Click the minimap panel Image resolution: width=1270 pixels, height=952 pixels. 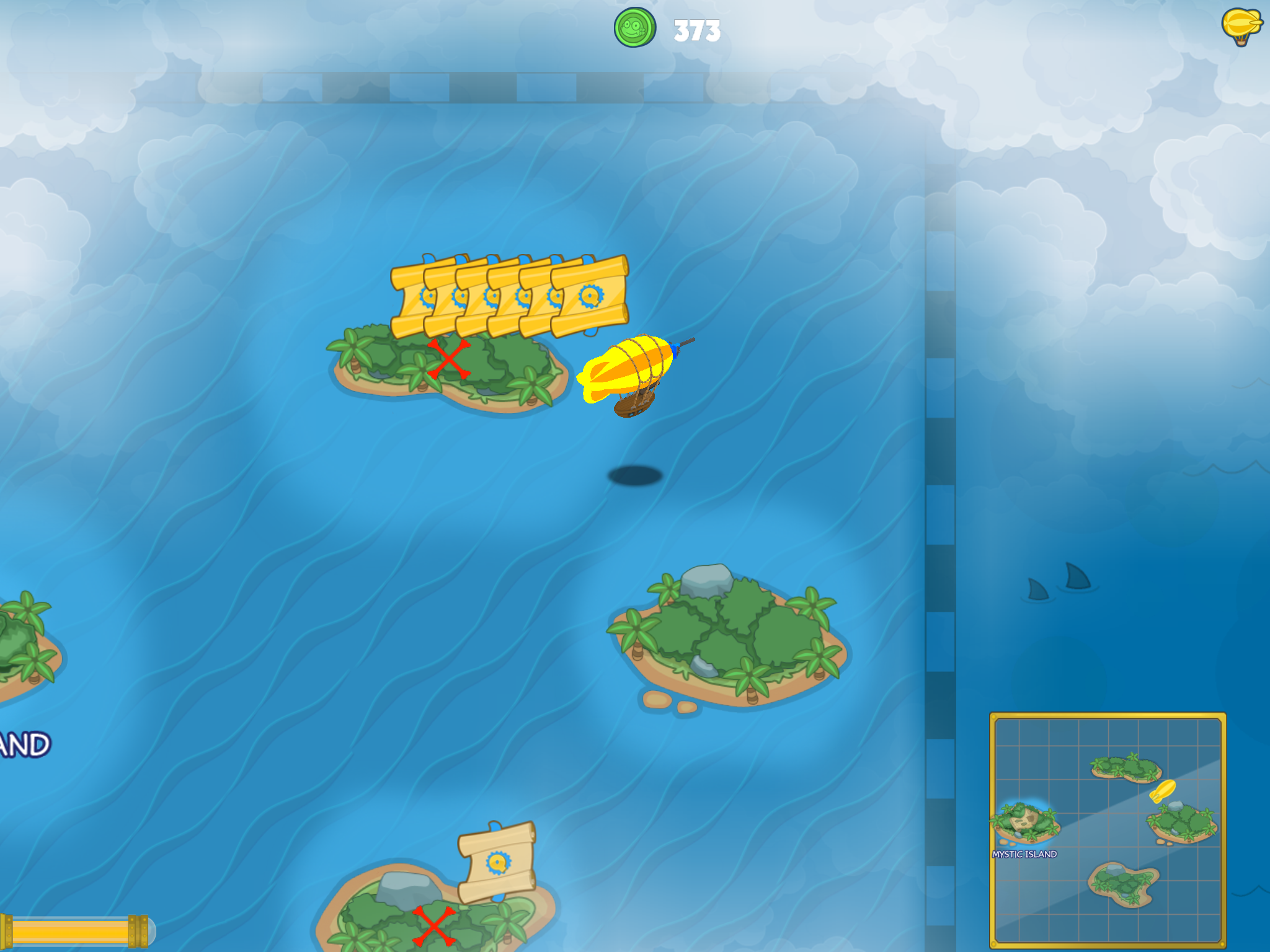point(1108,829)
